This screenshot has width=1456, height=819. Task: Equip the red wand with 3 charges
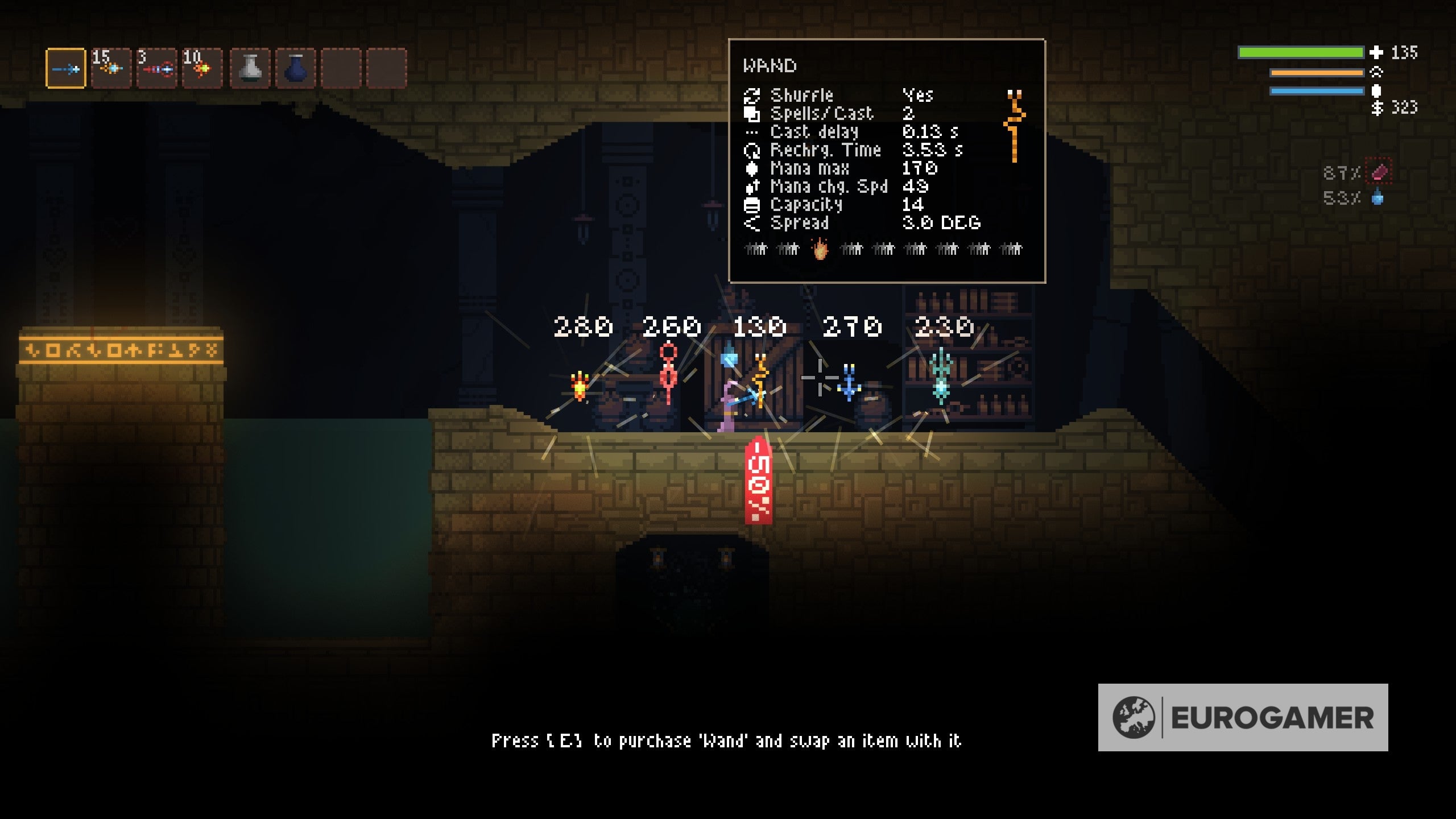[157, 69]
